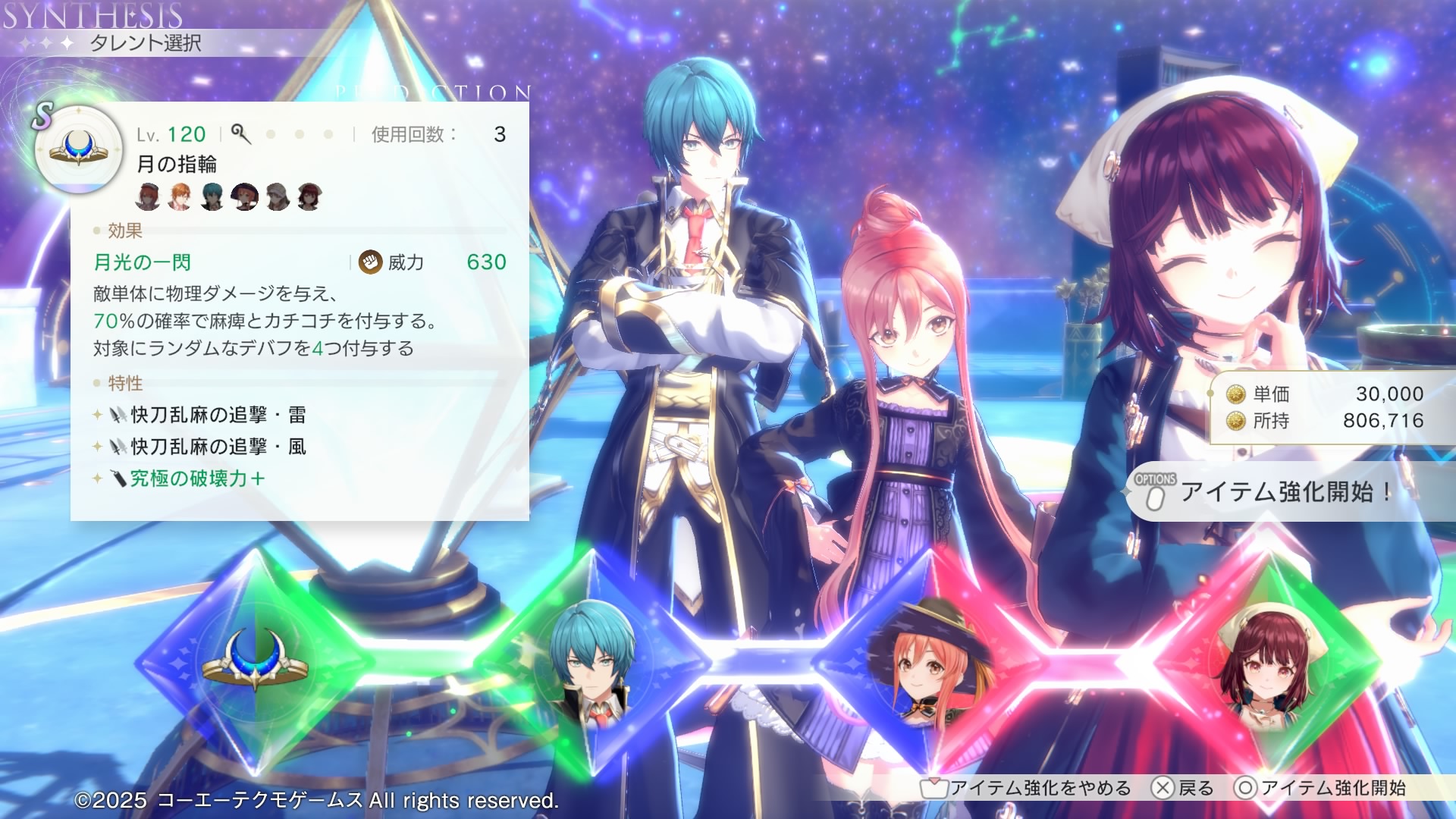Select the 月の指輪 moon ring diamond slot
1456x819 pixels.
tap(256, 661)
